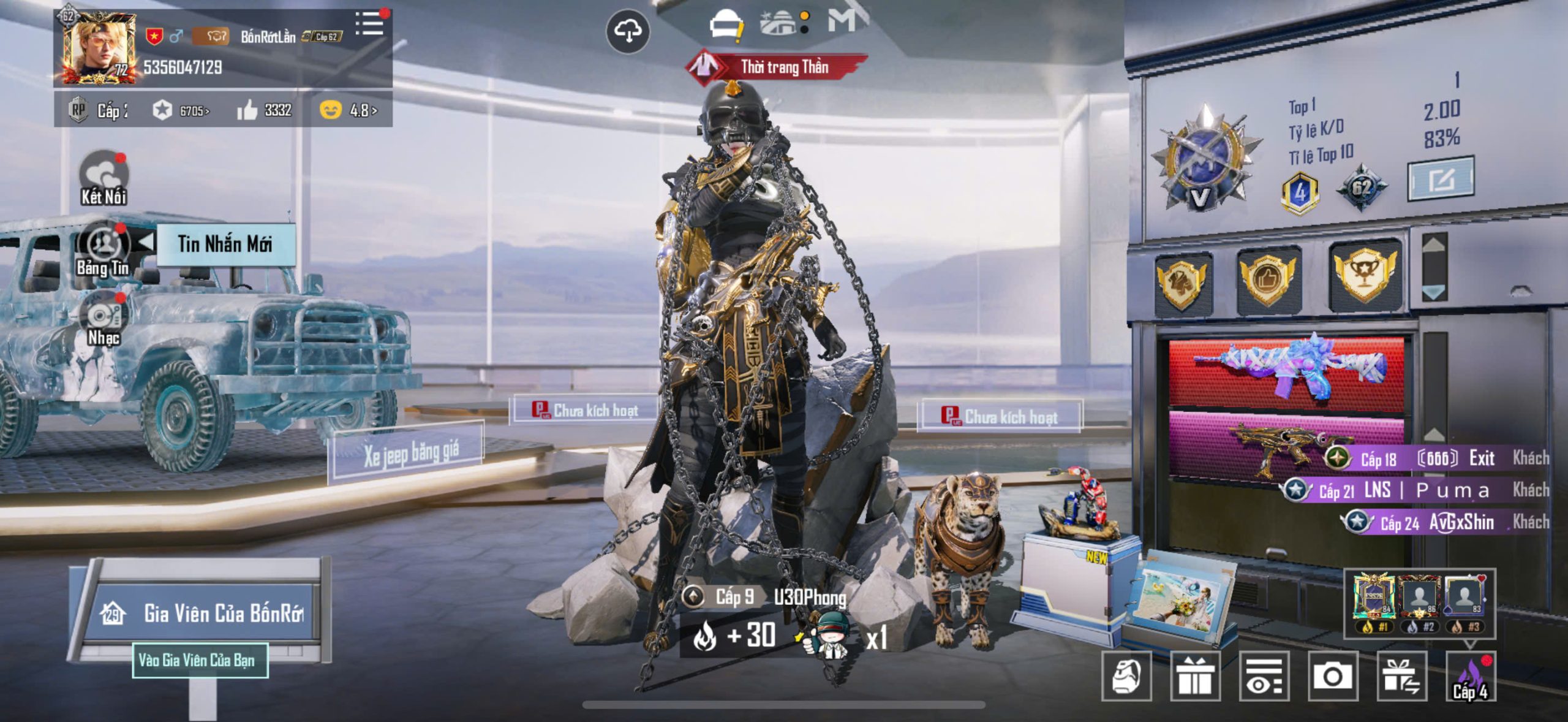The height and width of the screenshot is (722, 1568).
Task: Tap the cloud download icon
Action: pyautogui.click(x=627, y=31)
